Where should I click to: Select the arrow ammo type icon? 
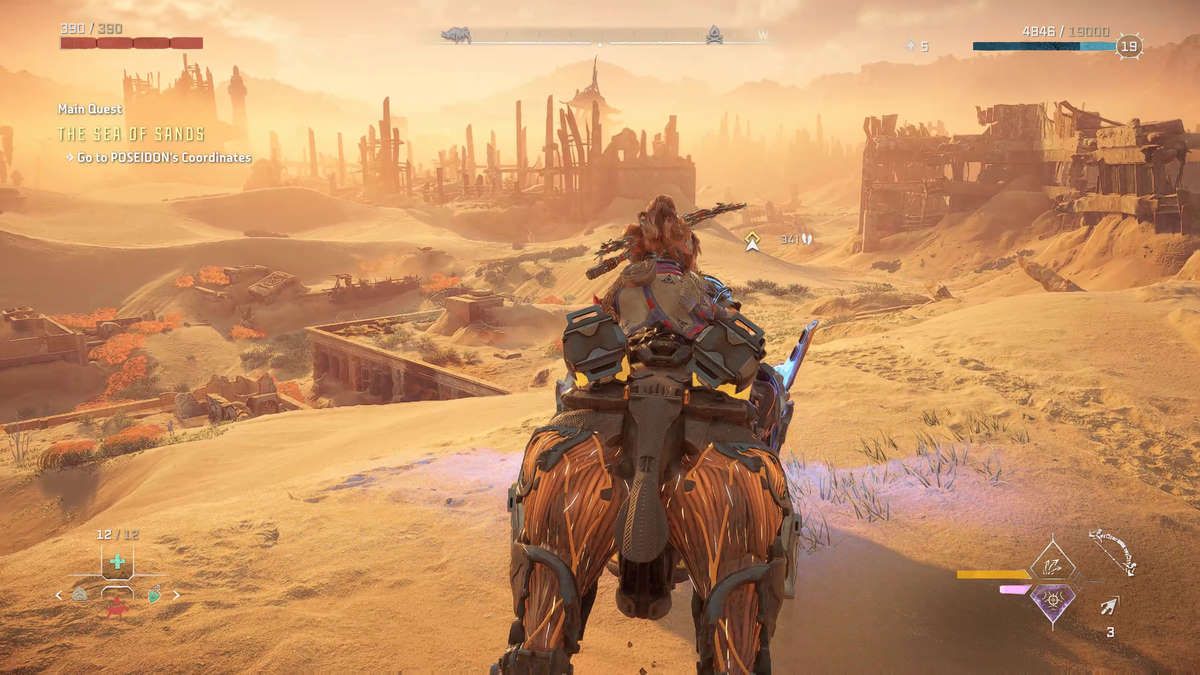pyautogui.click(x=1109, y=606)
